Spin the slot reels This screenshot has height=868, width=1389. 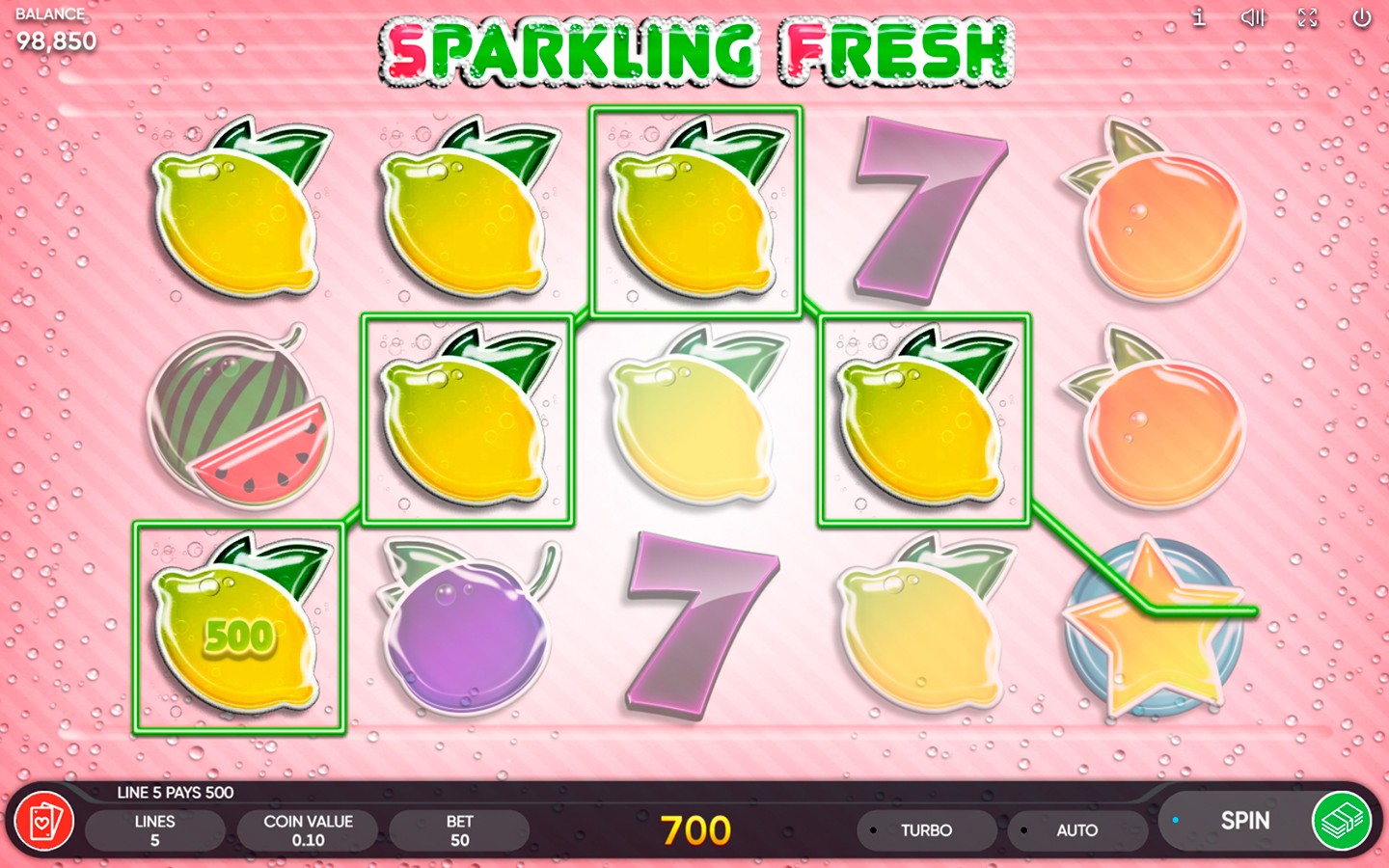tap(1242, 821)
